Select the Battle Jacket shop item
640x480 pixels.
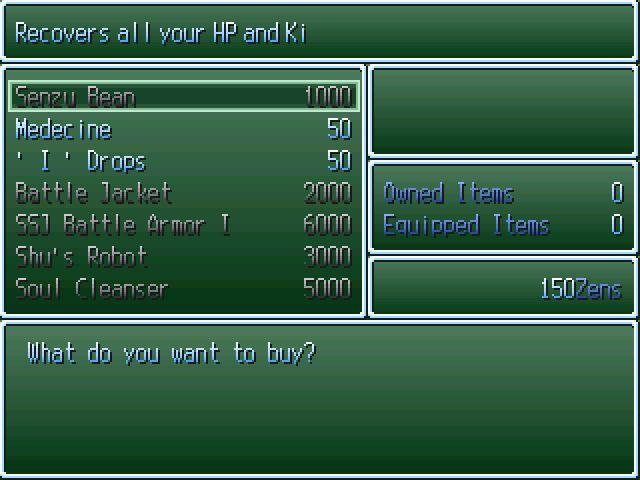[x=183, y=193]
